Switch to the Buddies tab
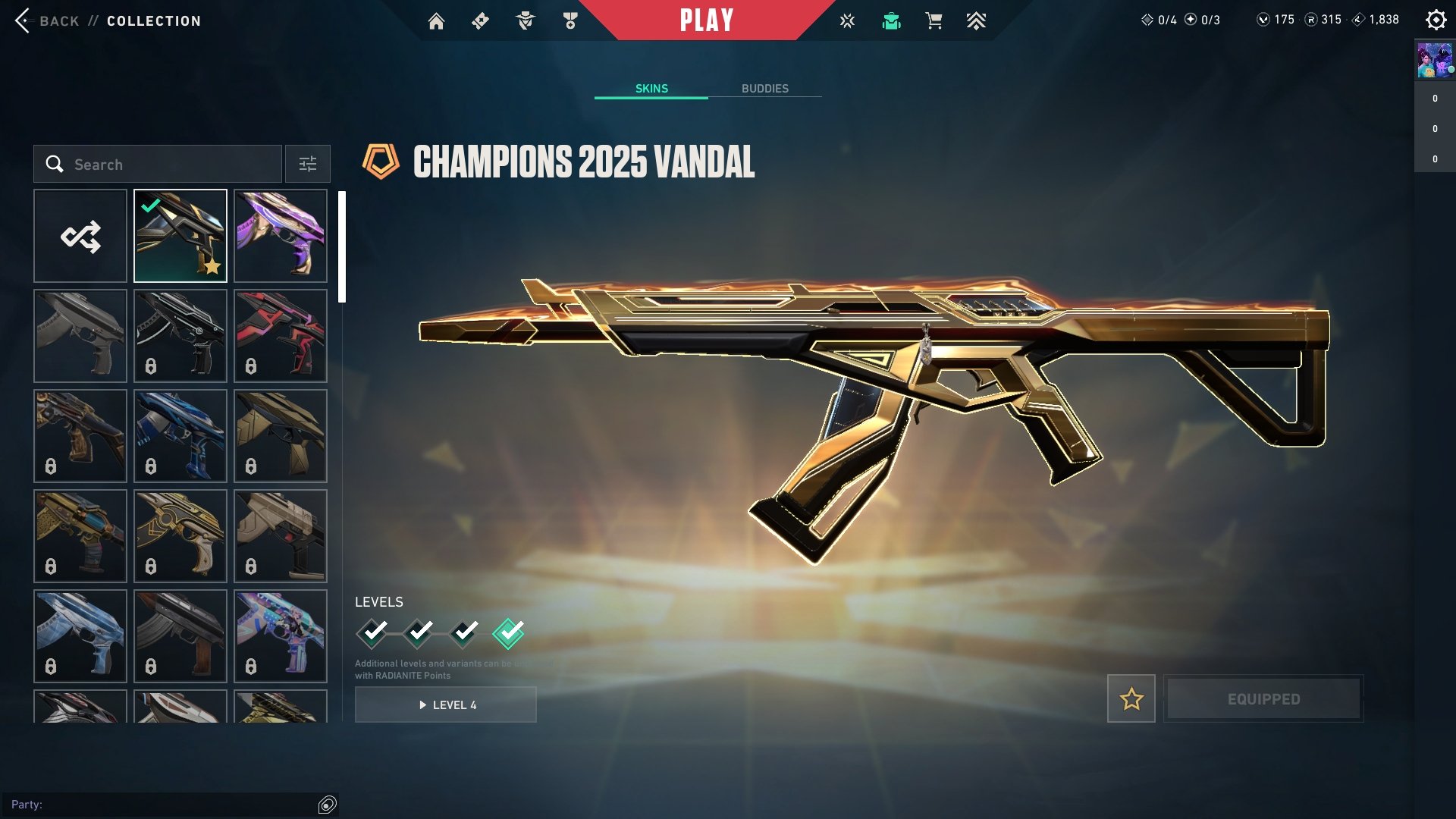The width and height of the screenshot is (1456, 819). pos(765,88)
